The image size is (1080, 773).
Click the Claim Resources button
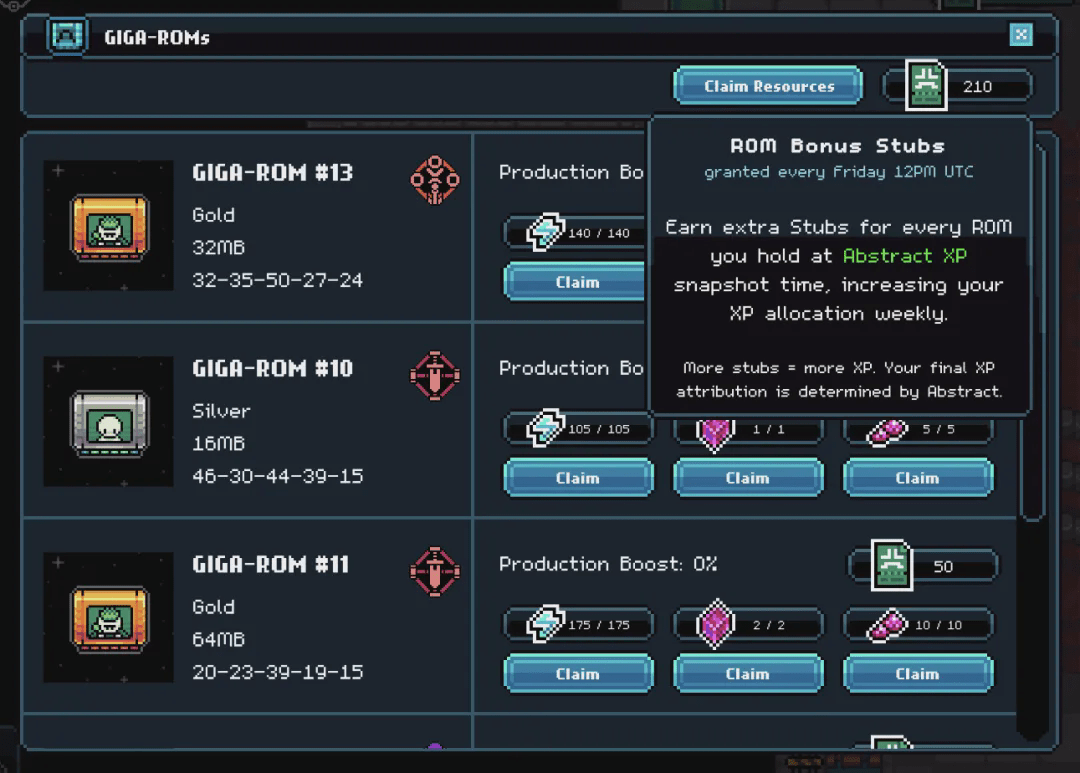point(768,86)
